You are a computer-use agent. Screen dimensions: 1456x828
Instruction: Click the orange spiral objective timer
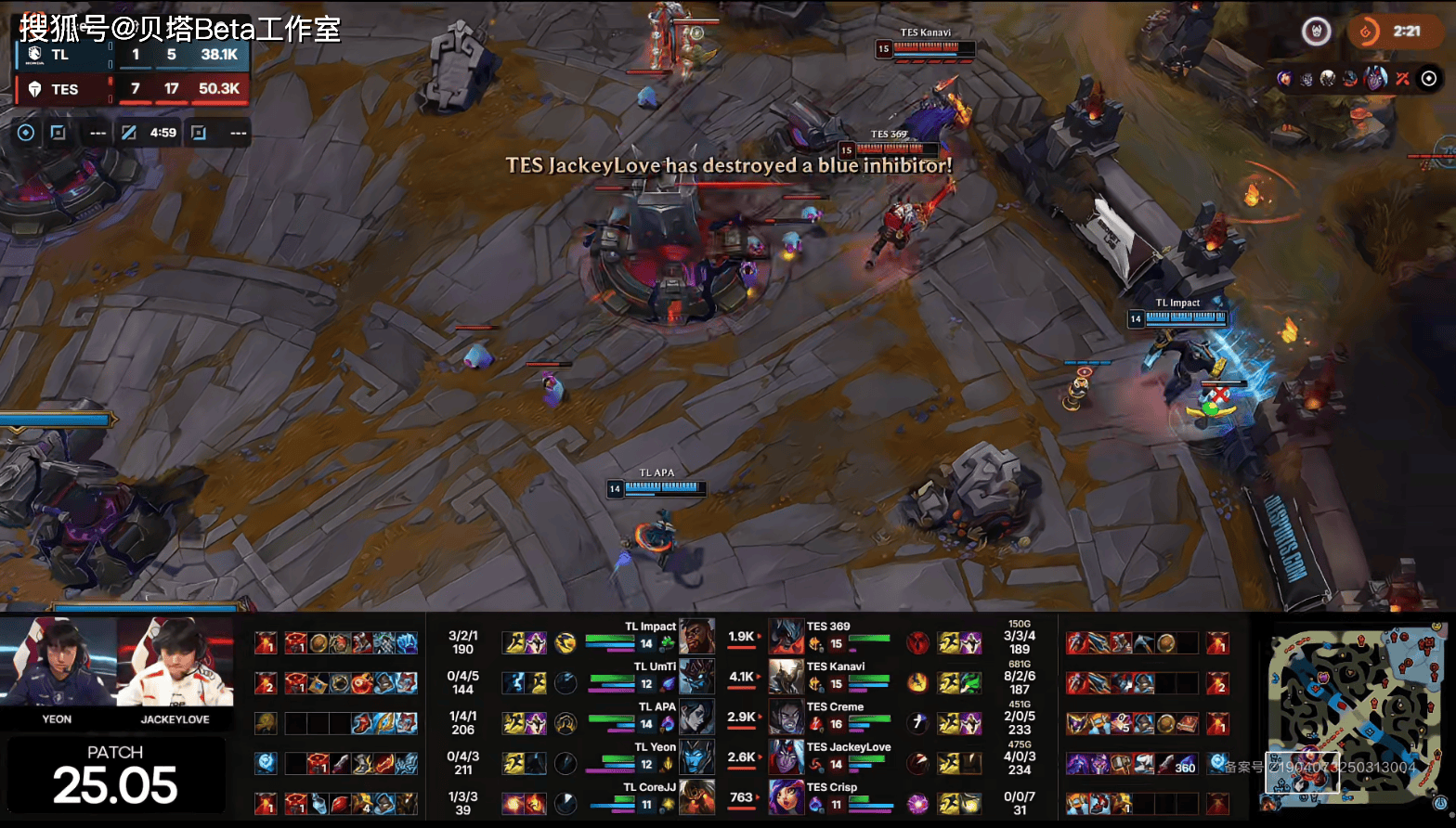pyautogui.click(x=1365, y=32)
